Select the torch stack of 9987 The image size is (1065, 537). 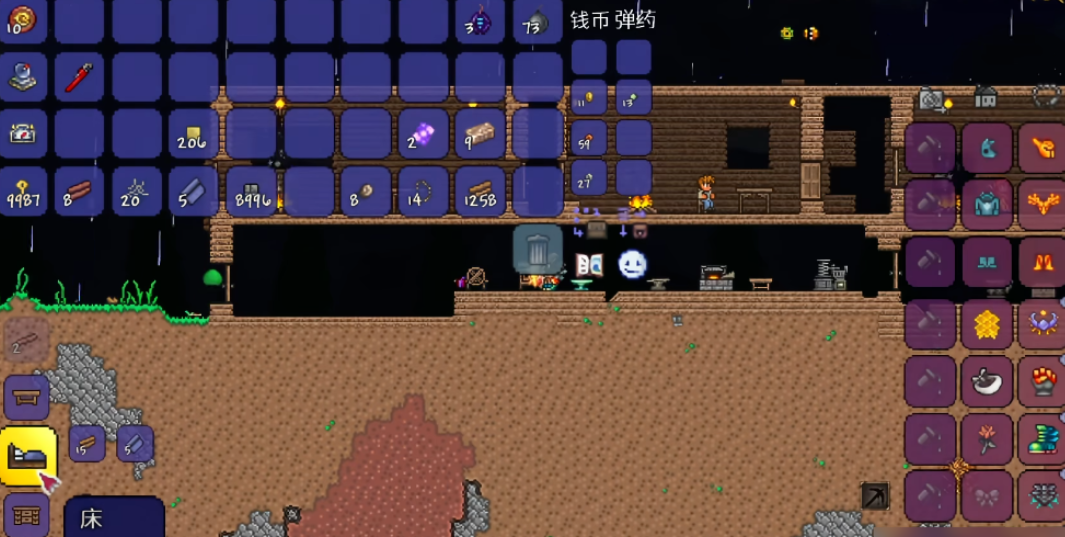(x=23, y=191)
